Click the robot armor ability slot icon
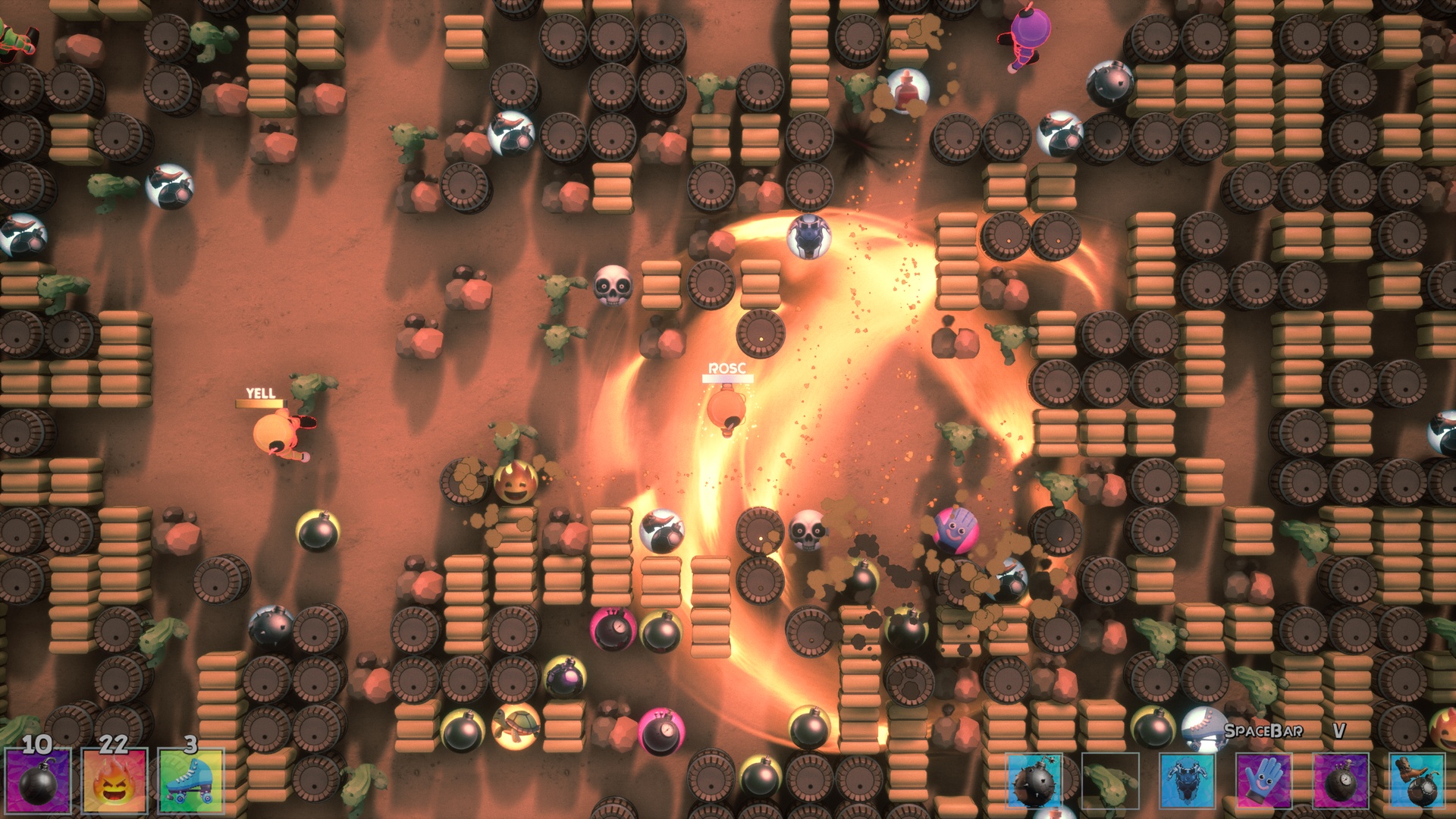Image resolution: width=1456 pixels, height=819 pixels. pos(1188,781)
